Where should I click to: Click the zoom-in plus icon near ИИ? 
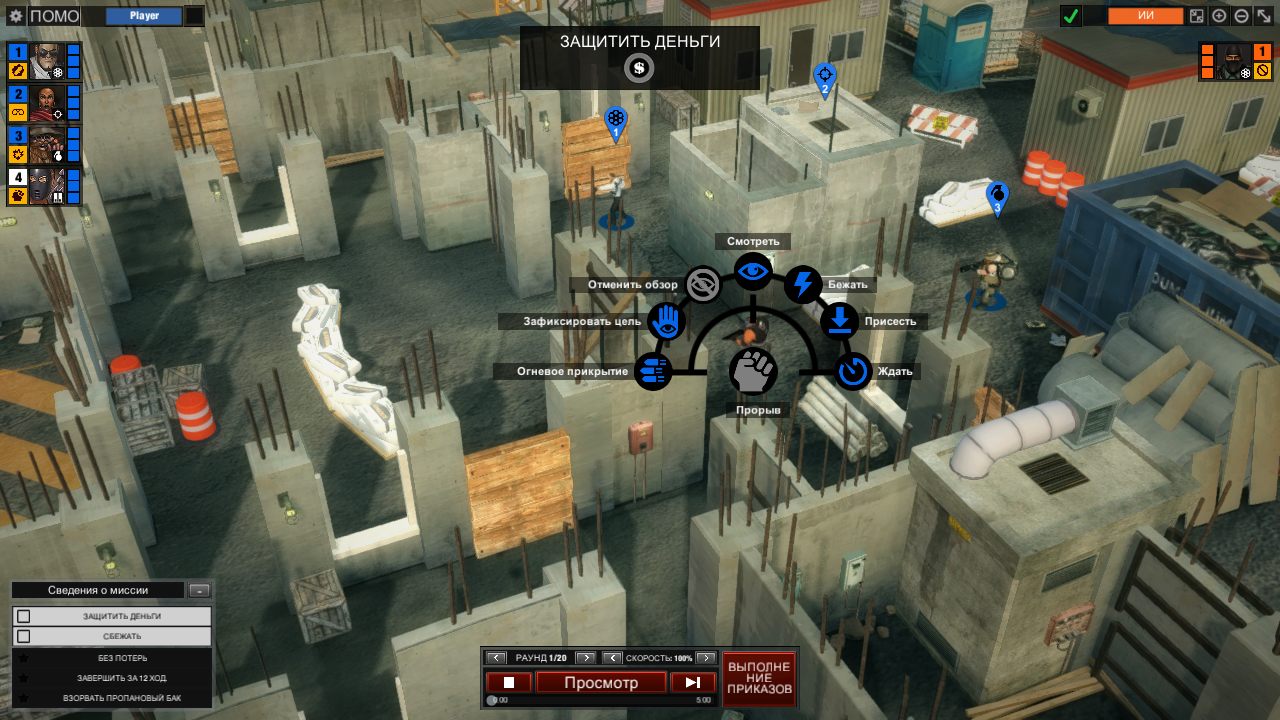point(1218,15)
